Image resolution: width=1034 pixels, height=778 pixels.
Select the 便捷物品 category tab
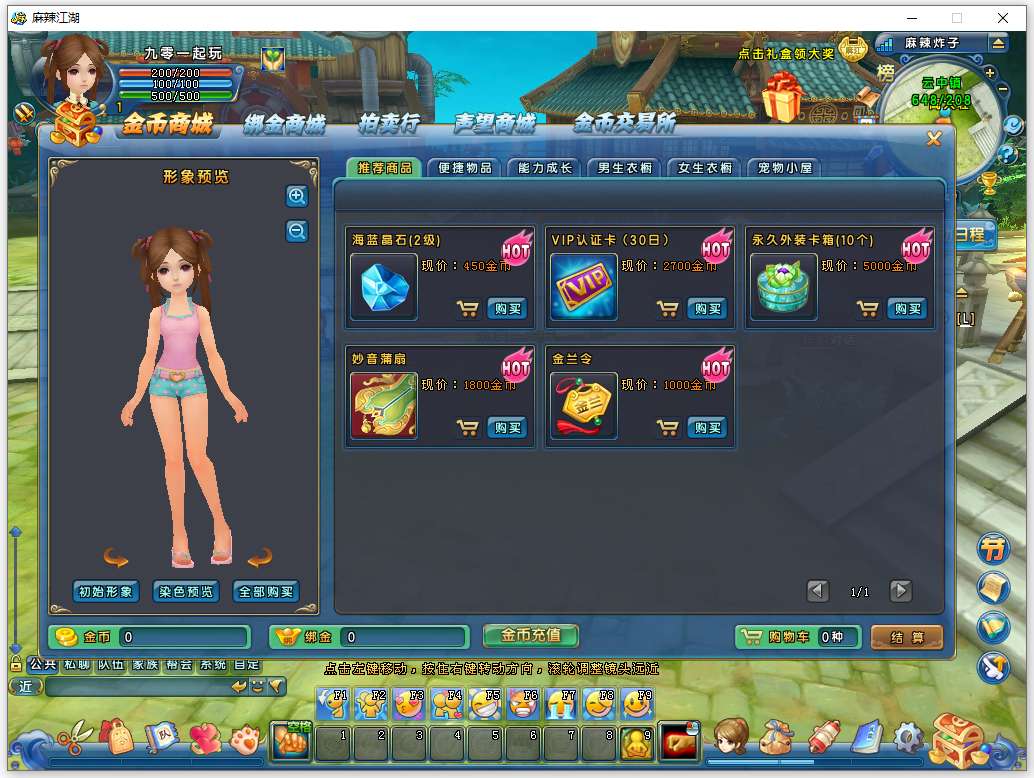coord(465,168)
